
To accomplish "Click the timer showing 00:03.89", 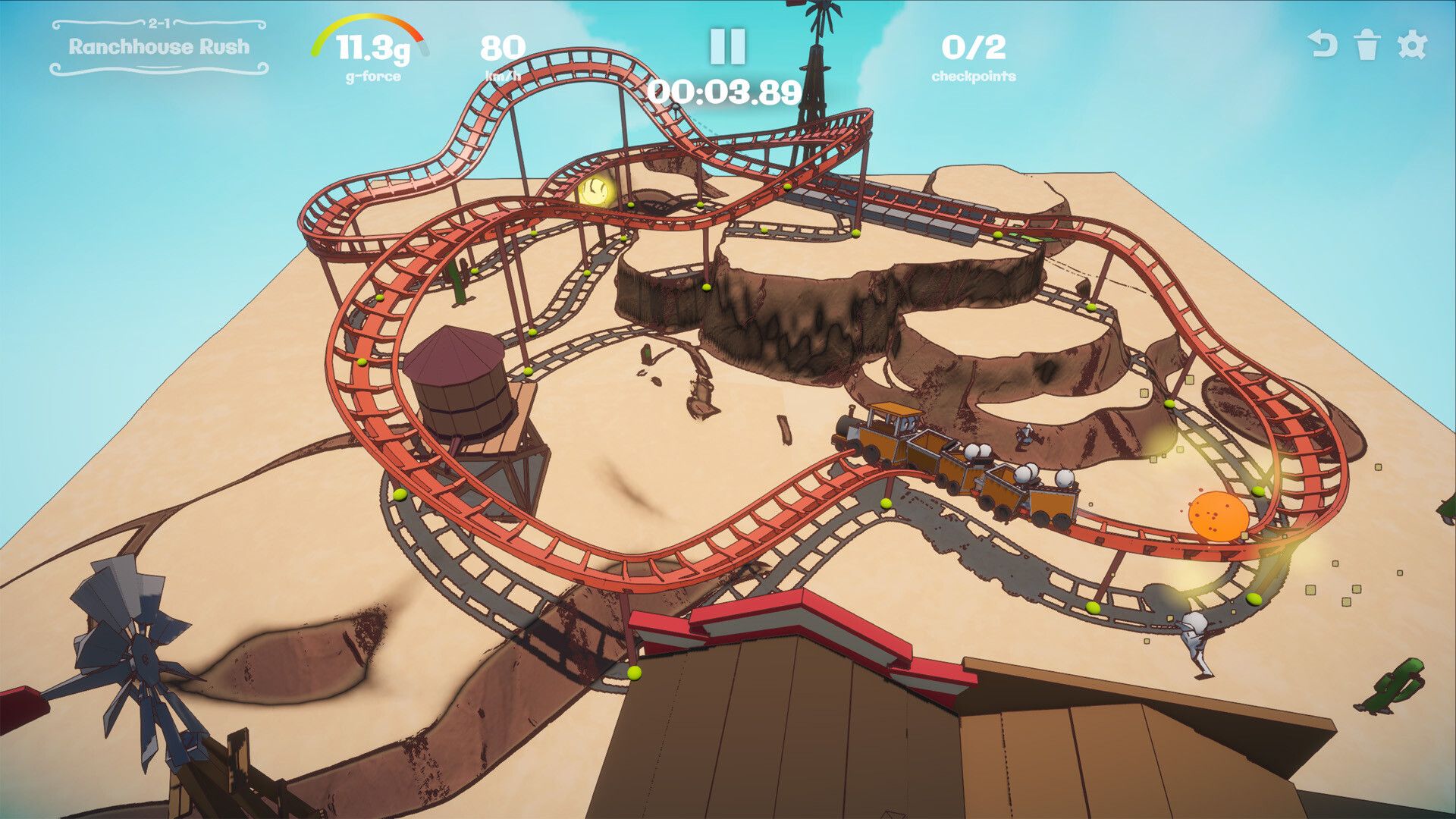I will point(724,91).
